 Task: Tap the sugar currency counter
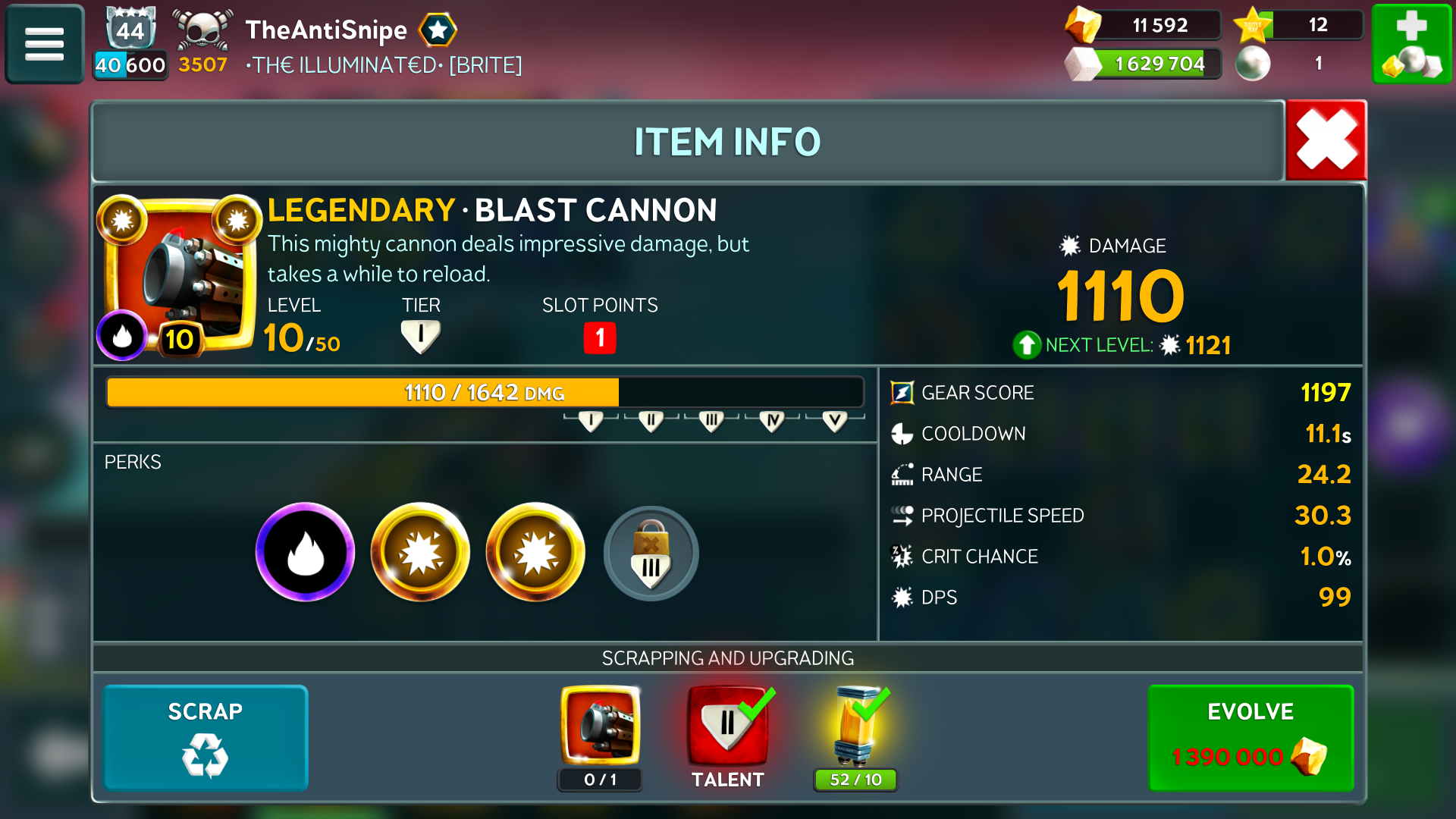[1145, 64]
